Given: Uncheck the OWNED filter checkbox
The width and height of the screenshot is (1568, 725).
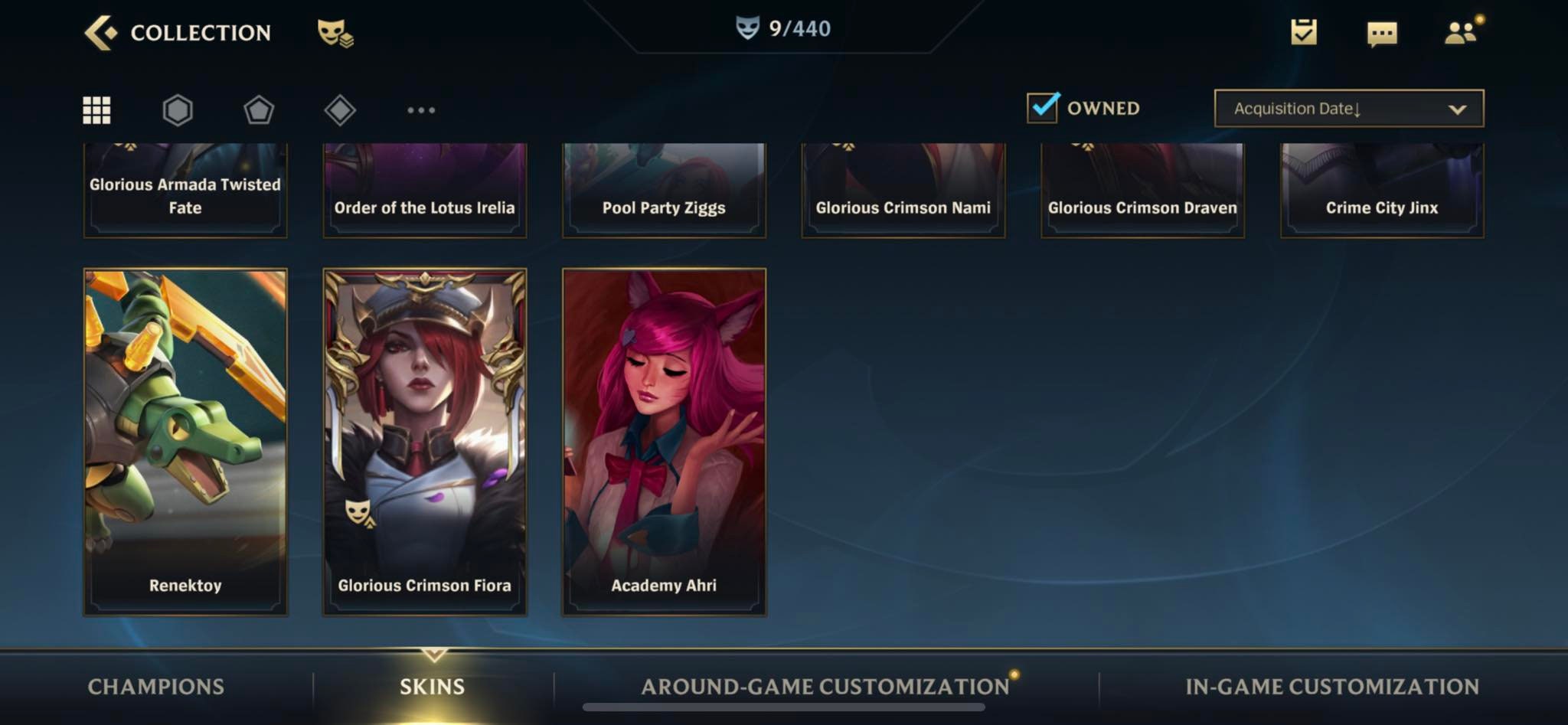Looking at the screenshot, I should tap(1043, 108).
